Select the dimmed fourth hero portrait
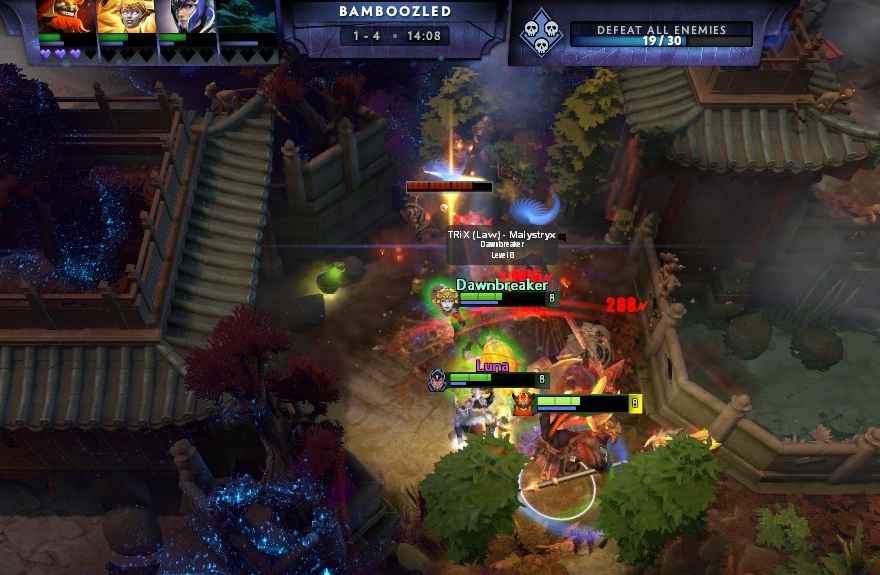The width and height of the screenshot is (880, 575). coord(246,17)
